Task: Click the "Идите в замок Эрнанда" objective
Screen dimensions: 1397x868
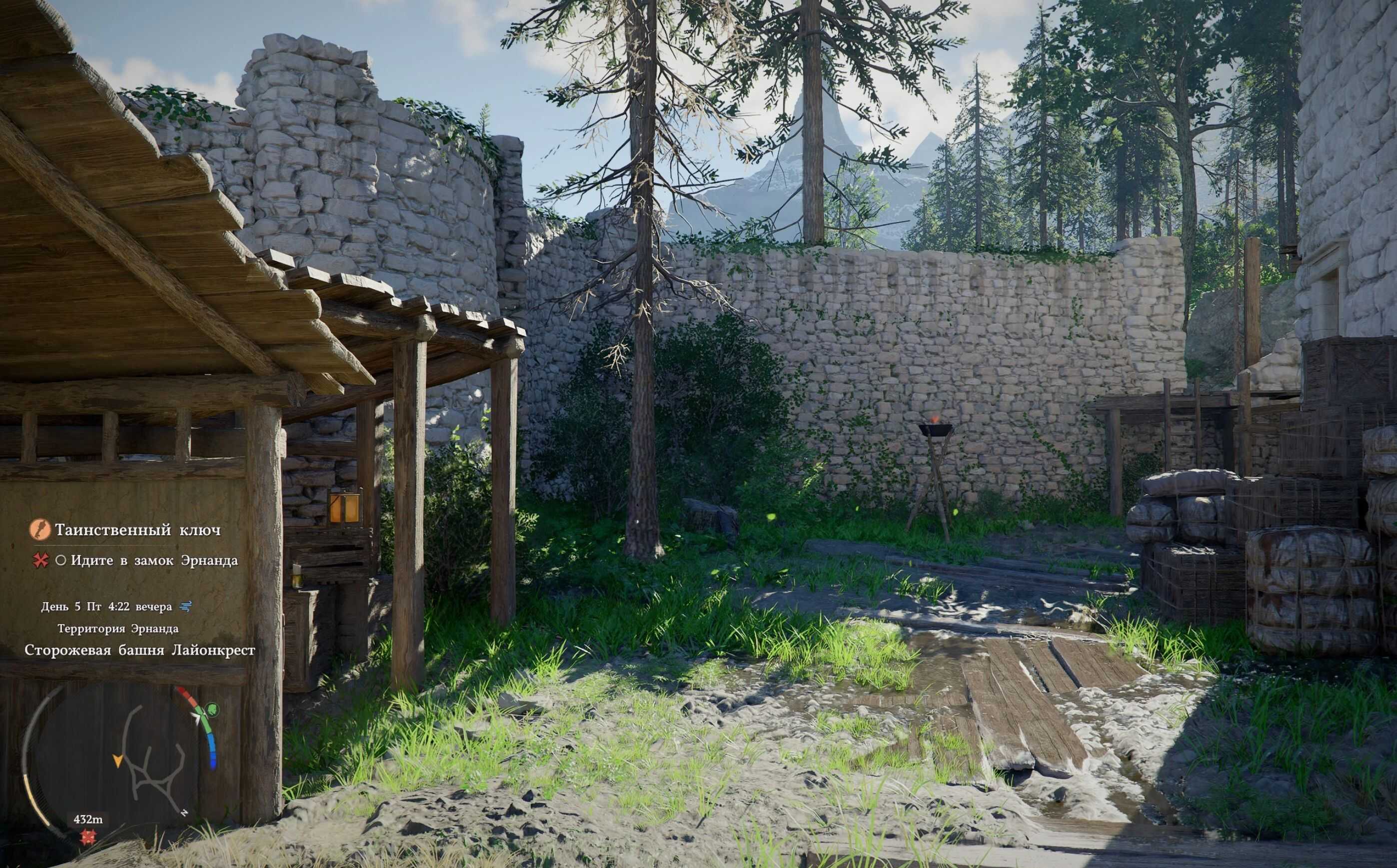Action: [154, 560]
